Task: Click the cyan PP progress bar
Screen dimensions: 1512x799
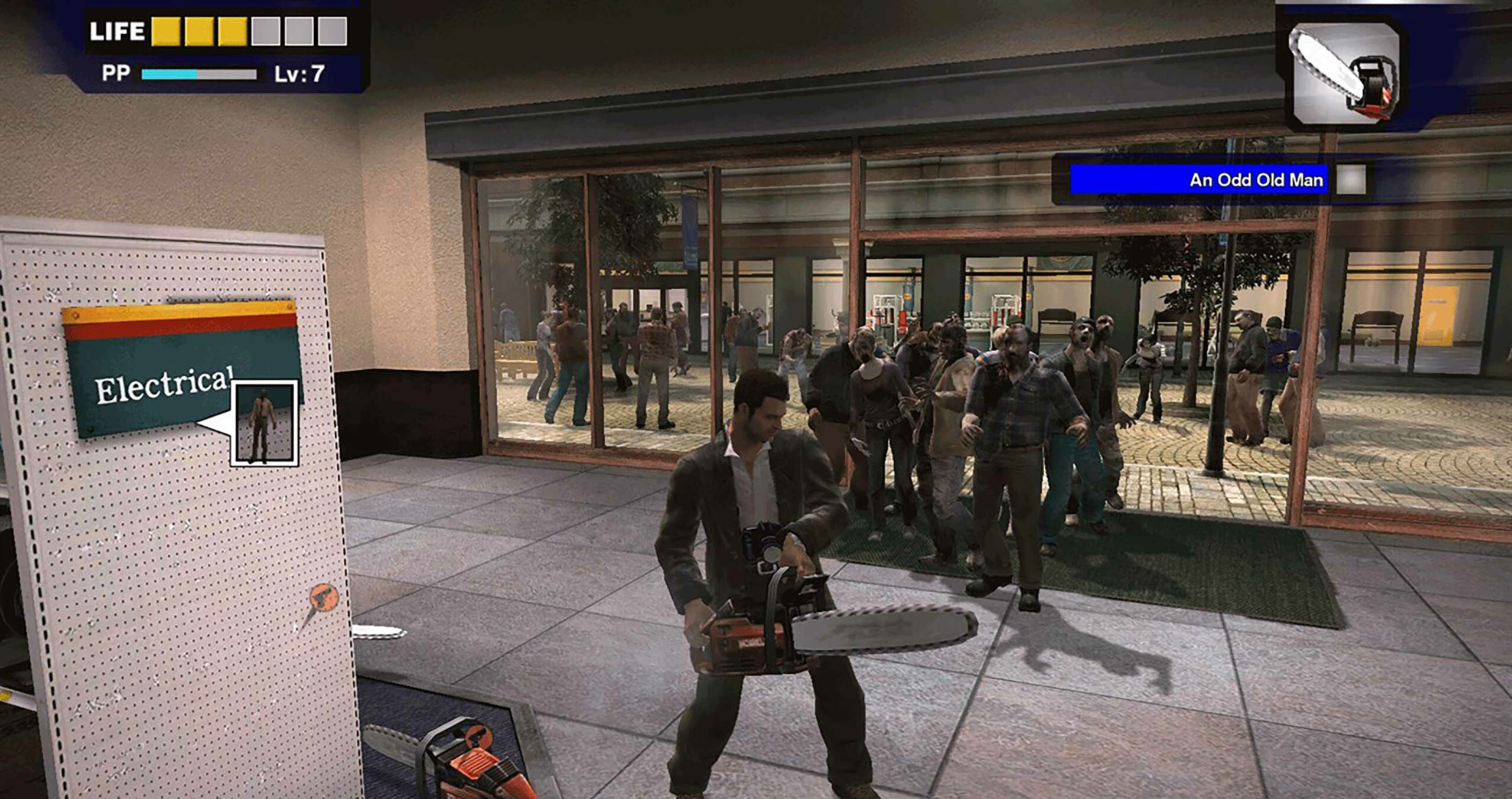Action: click(x=168, y=74)
